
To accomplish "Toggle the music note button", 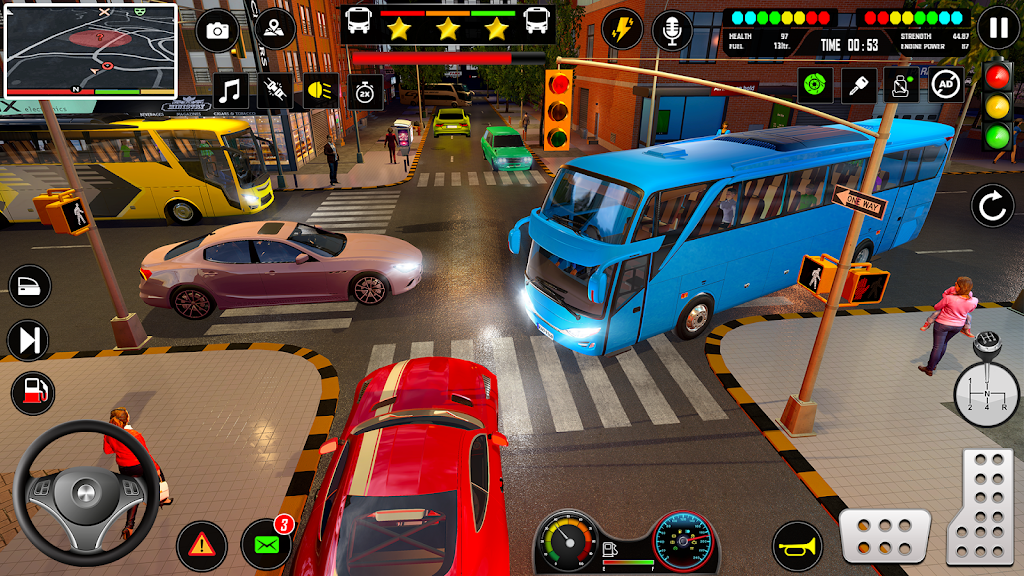I will [231, 91].
